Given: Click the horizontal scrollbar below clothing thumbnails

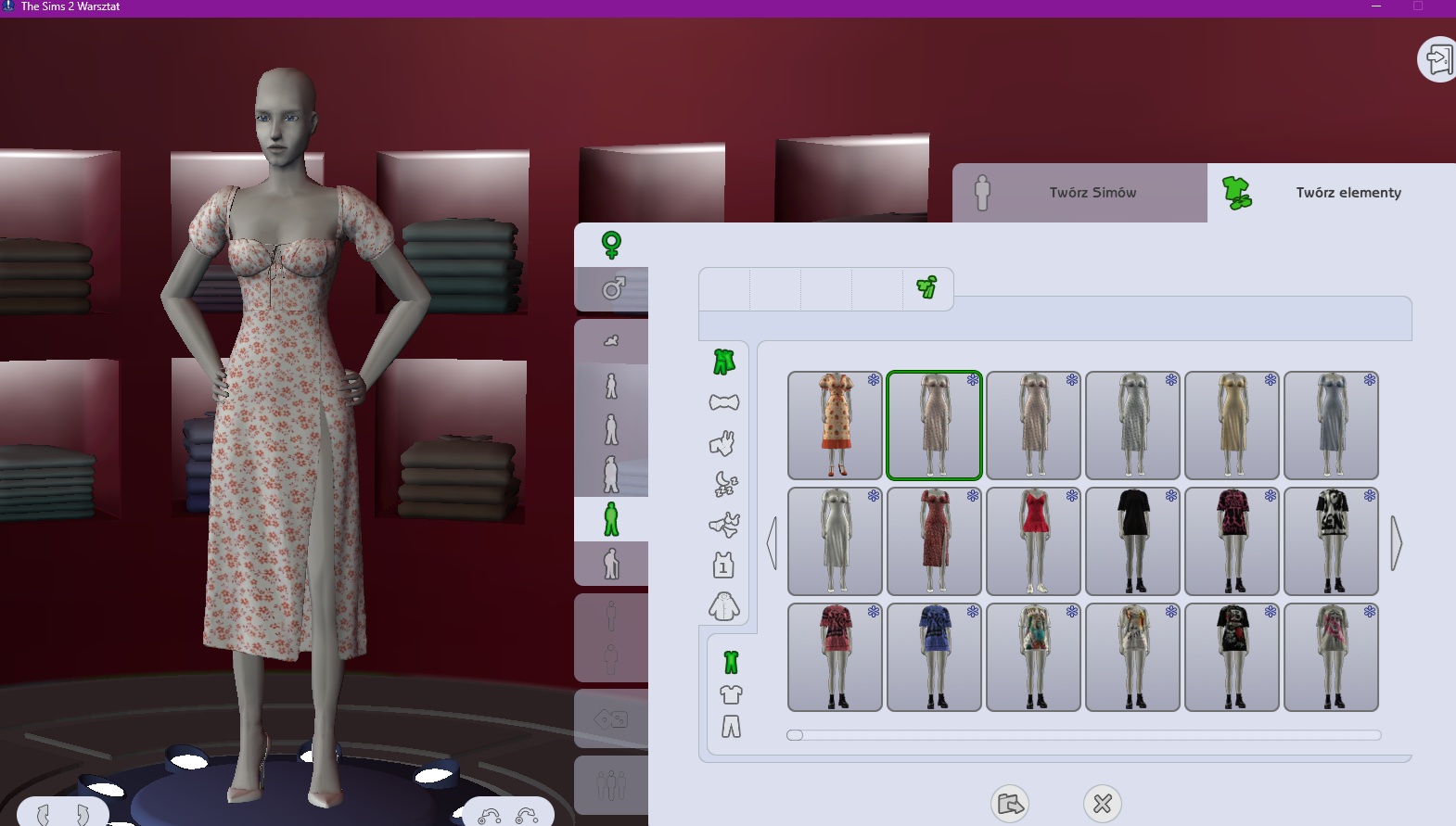Looking at the screenshot, I should (1020, 735).
